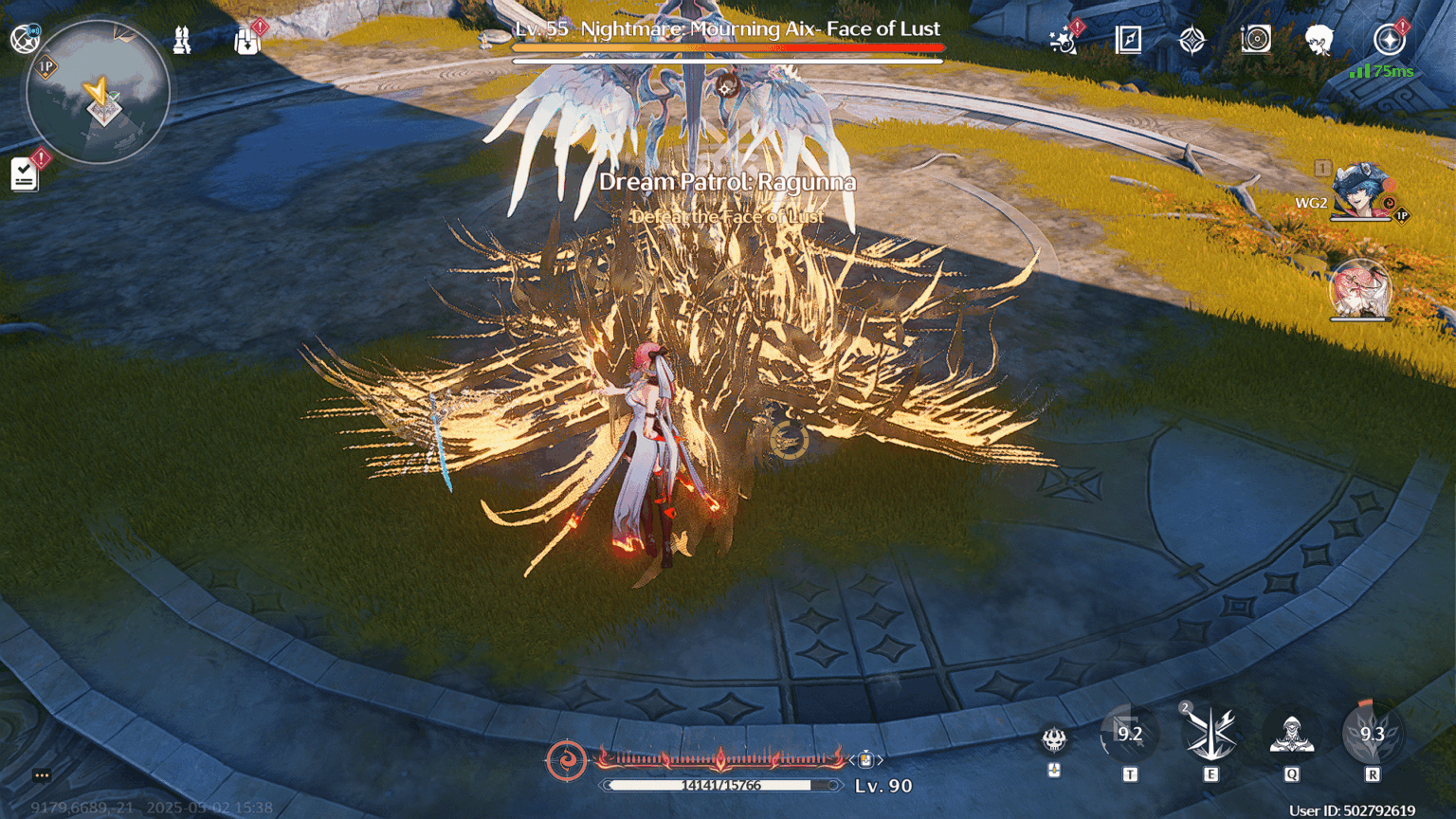Use the grapple tool on cooldown 9.2
1456x819 pixels.
point(1129,735)
